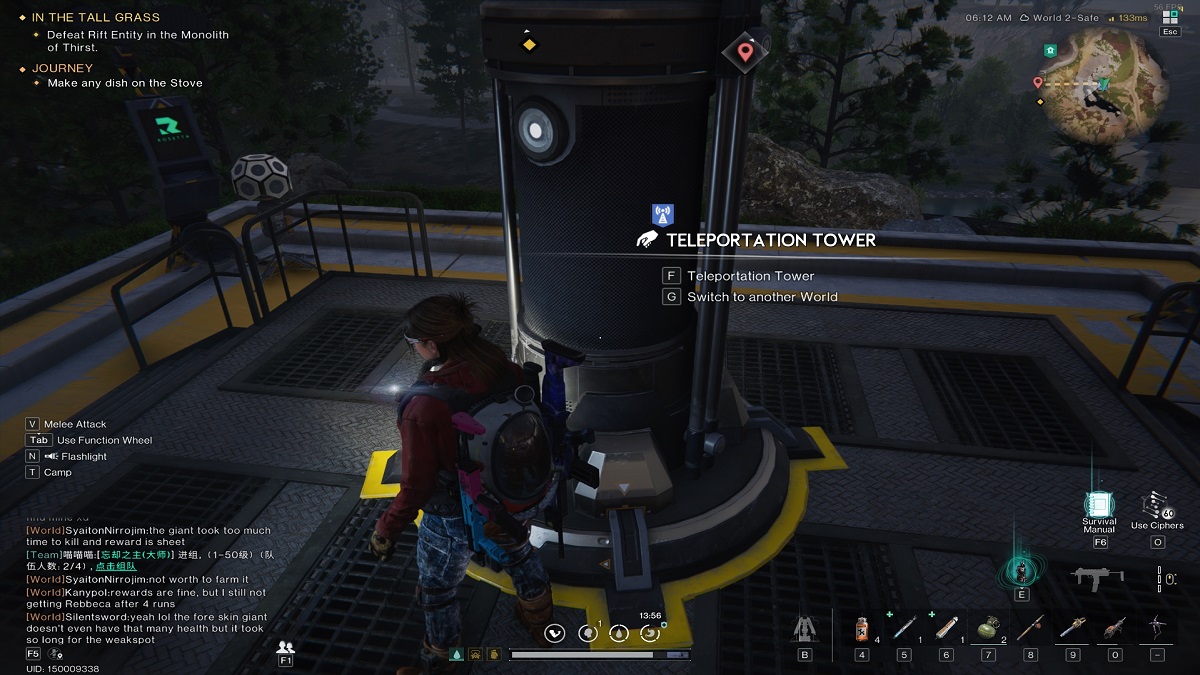1200x675 pixels.
Task: Select the orange pill bottle slot
Action: coord(862,629)
